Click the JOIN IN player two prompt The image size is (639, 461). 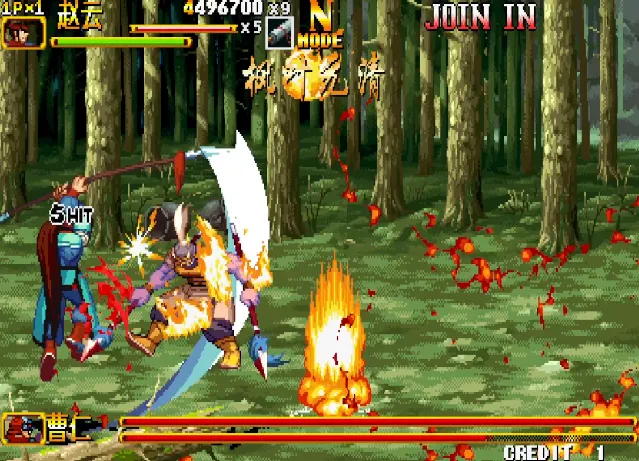tap(480, 16)
